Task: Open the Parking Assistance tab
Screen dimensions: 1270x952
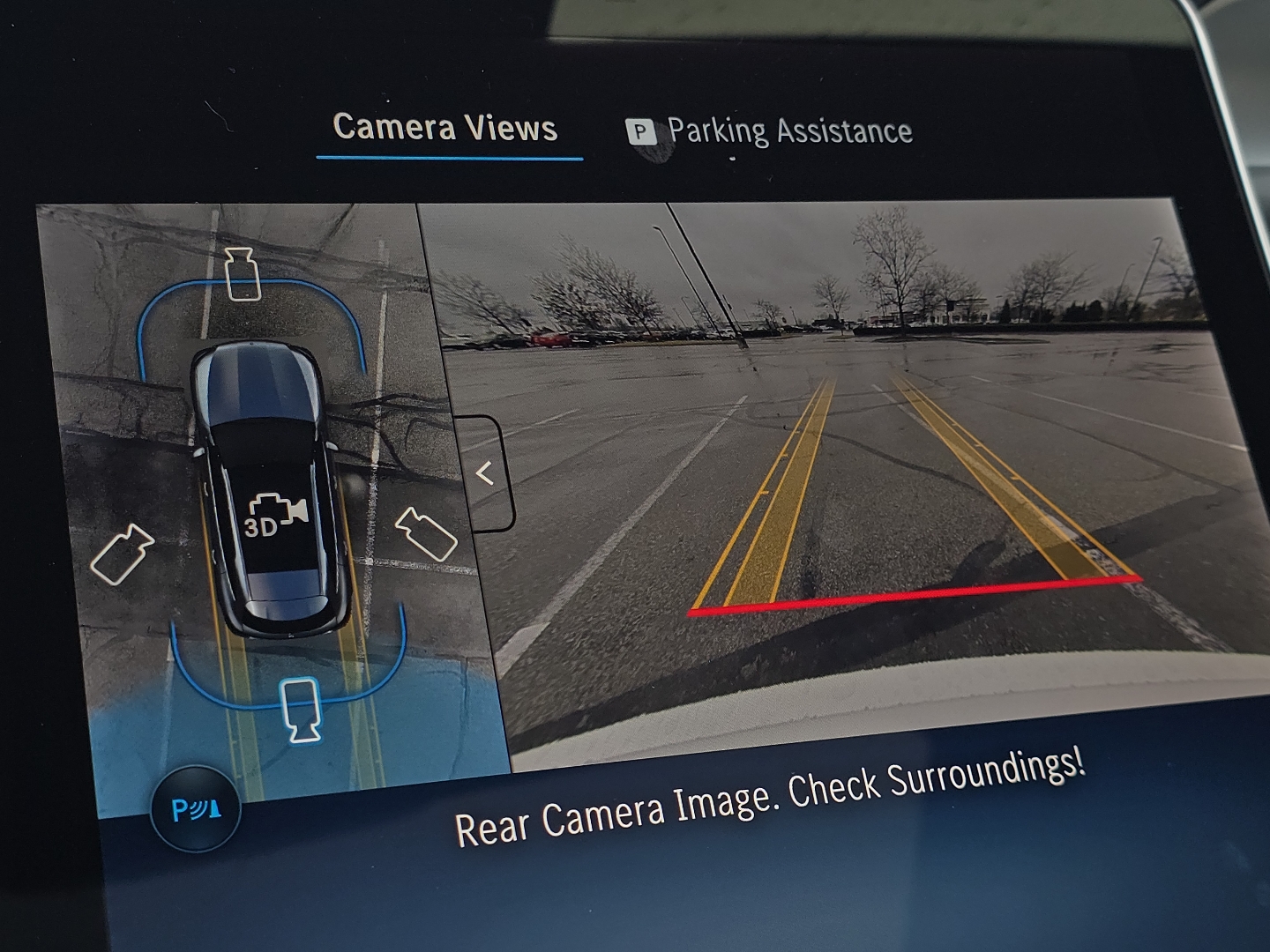Action: [769, 132]
